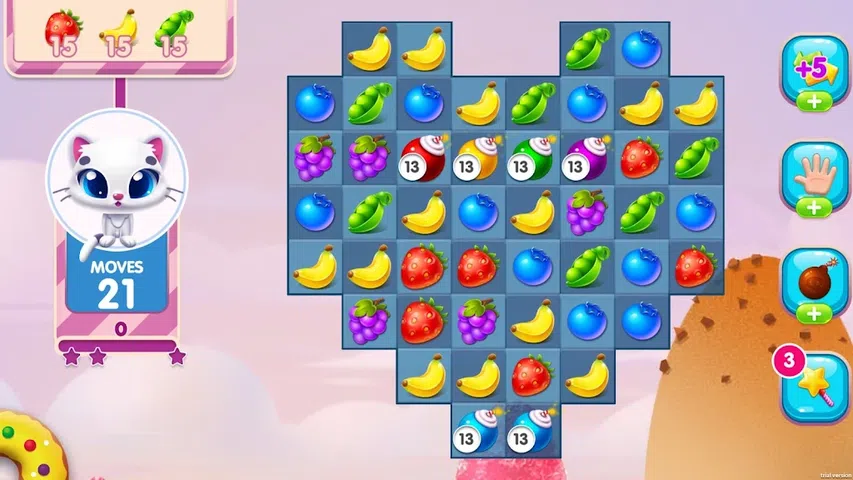Select the pea pod in the top row

click(586, 48)
